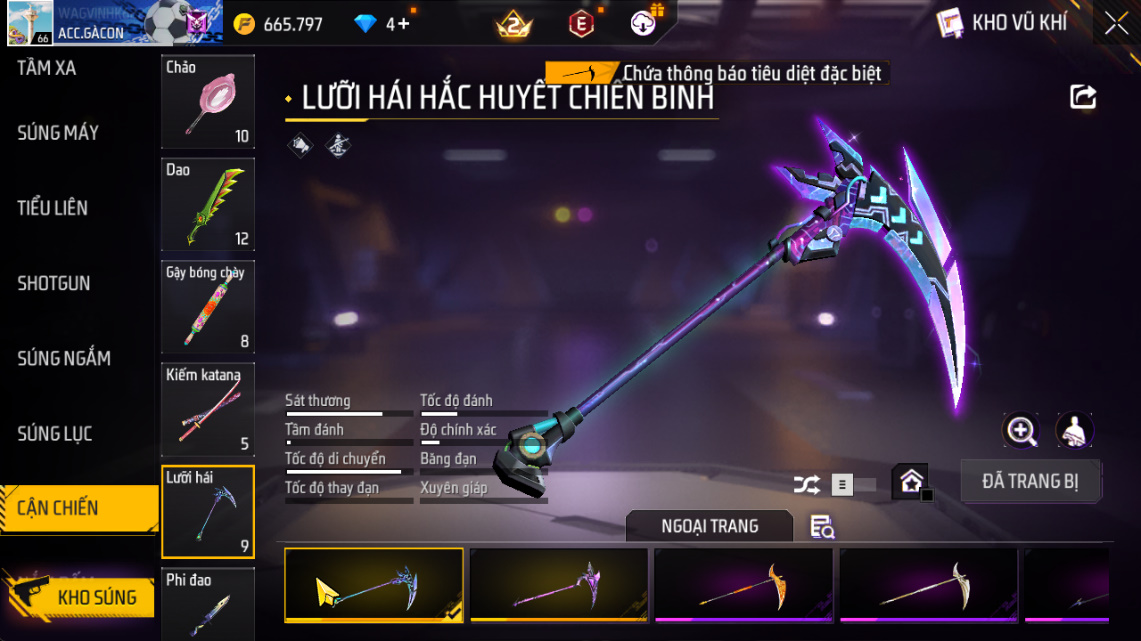Choose the orange-bladed scythe skin
The width and height of the screenshot is (1141, 641).
(743, 585)
